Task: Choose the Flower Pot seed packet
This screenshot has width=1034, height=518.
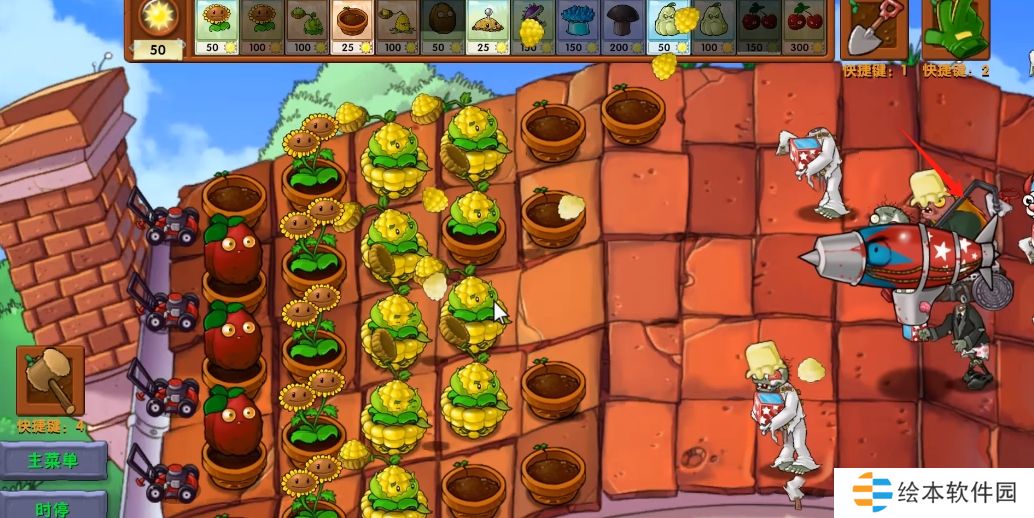Action: click(x=351, y=27)
